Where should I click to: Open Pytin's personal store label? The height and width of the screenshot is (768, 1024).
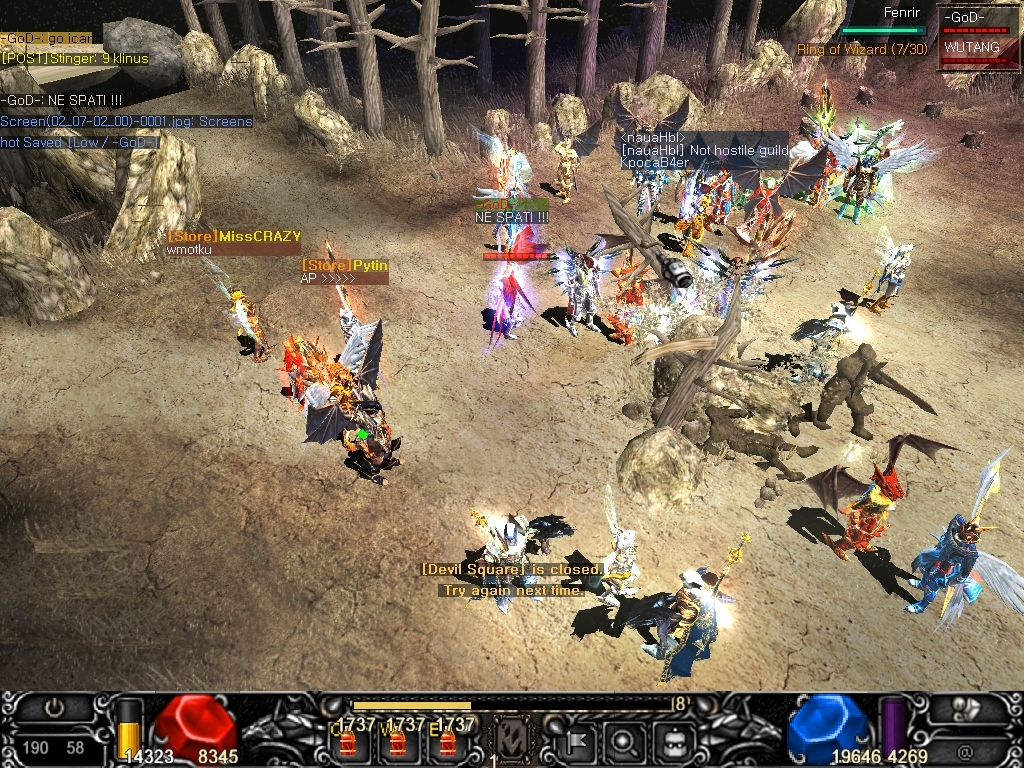point(345,265)
